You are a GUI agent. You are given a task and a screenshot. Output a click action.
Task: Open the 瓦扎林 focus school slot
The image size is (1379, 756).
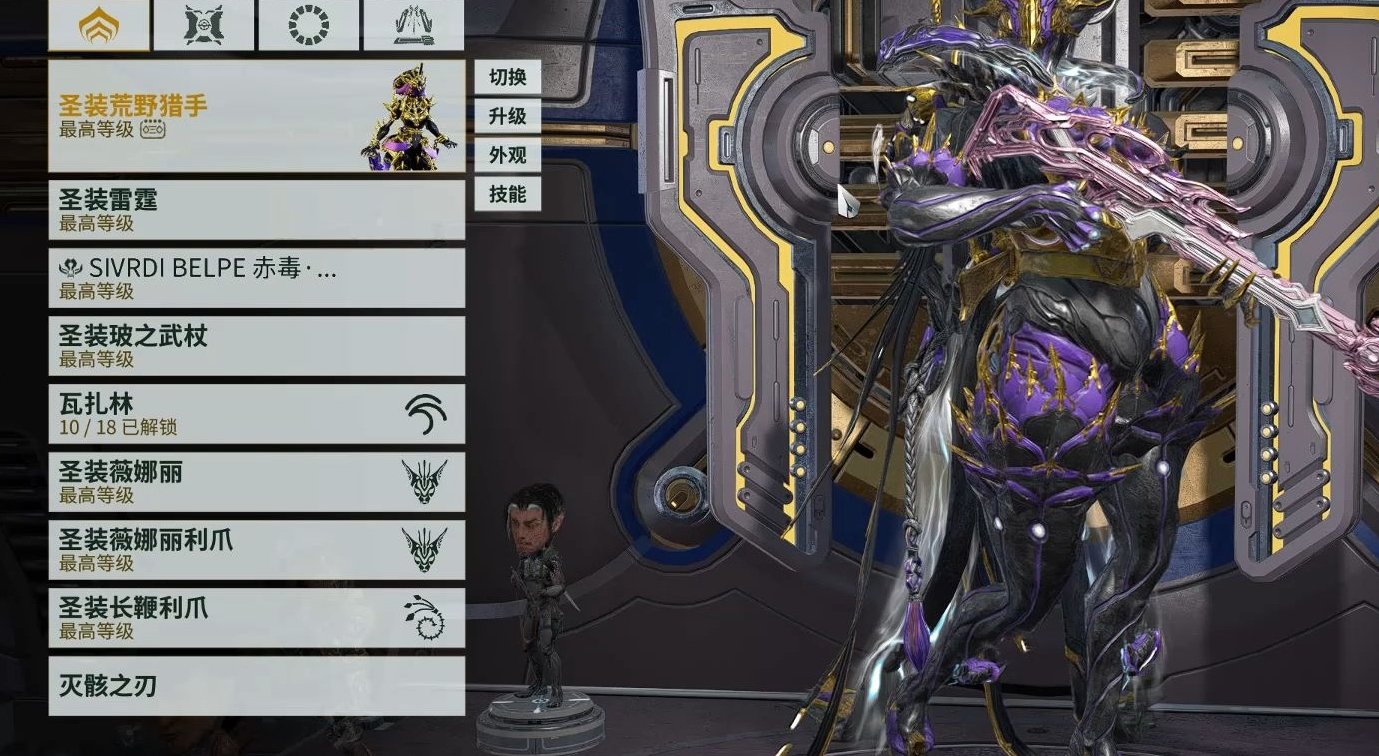(x=256, y=414)
